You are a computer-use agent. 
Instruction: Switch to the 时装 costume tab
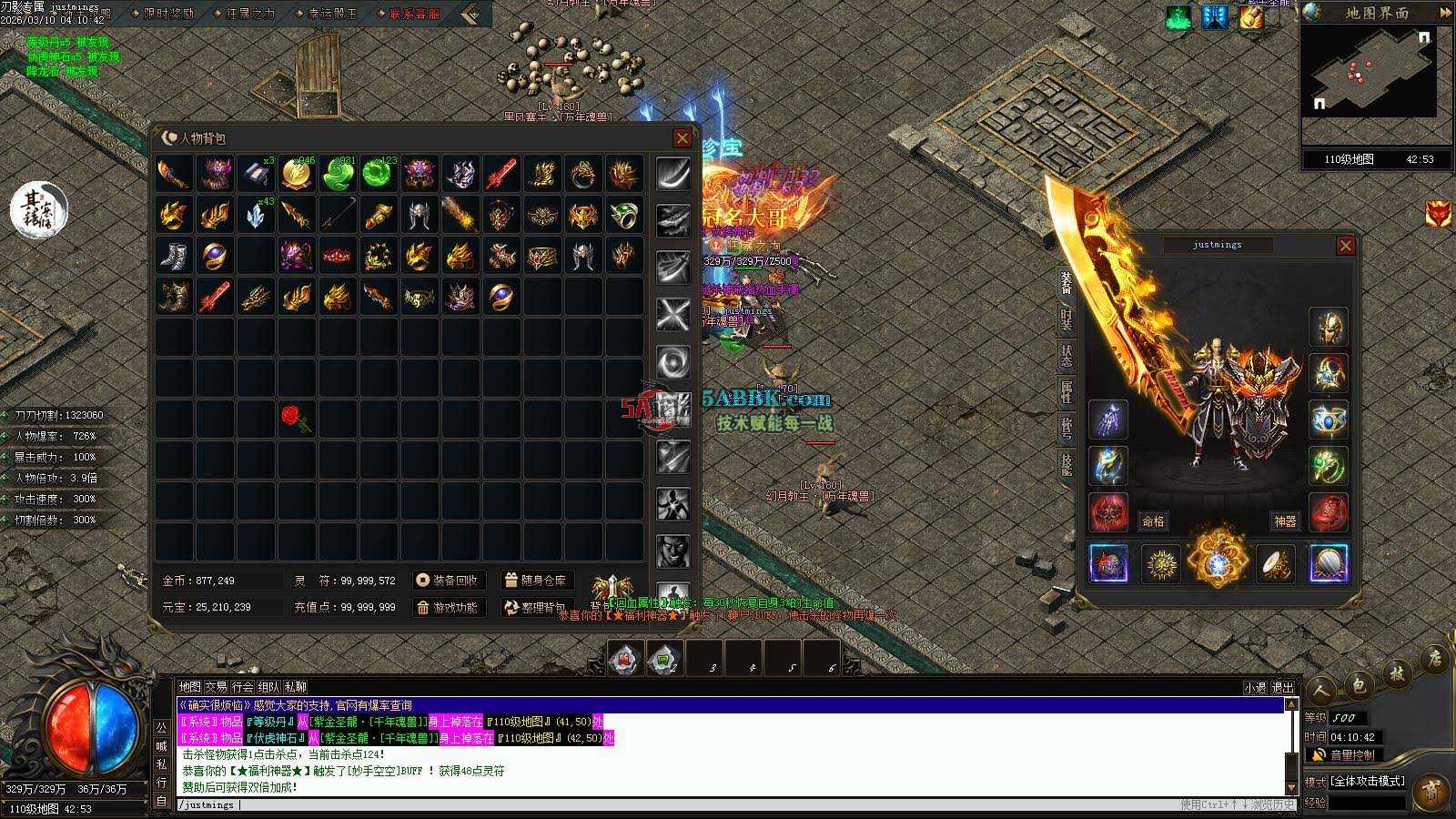[x=1066, y=318]
